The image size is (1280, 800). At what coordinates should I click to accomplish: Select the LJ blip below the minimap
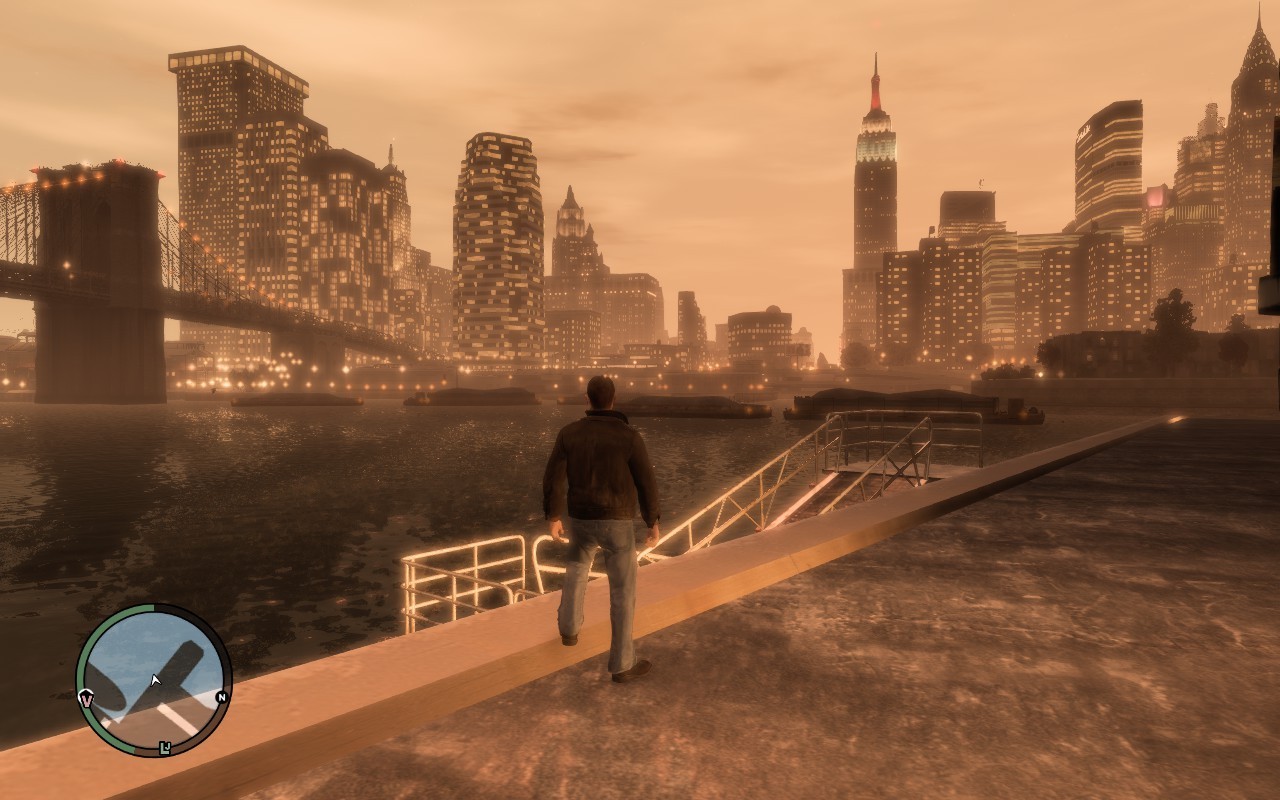(x=165, y=747)
